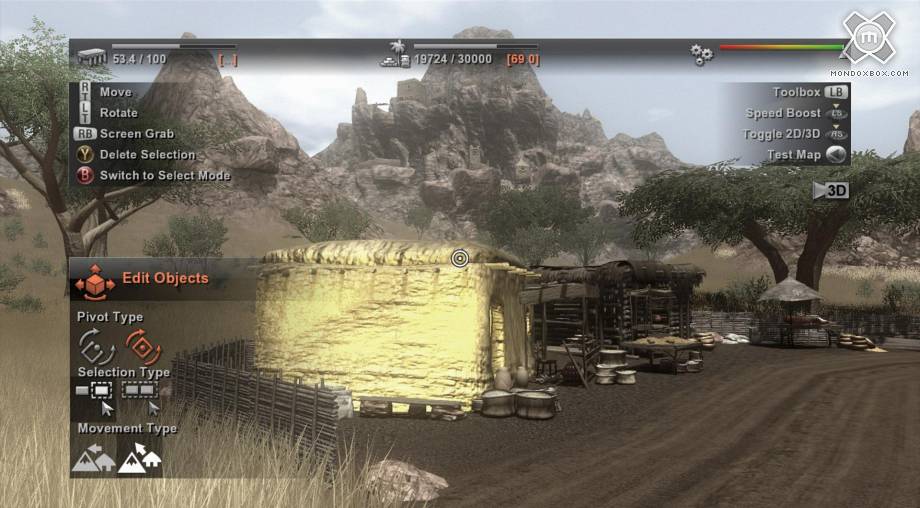Viewport: 920px width, 508px height.
Task: Click the gears performance icon
Action: point(702,54)
